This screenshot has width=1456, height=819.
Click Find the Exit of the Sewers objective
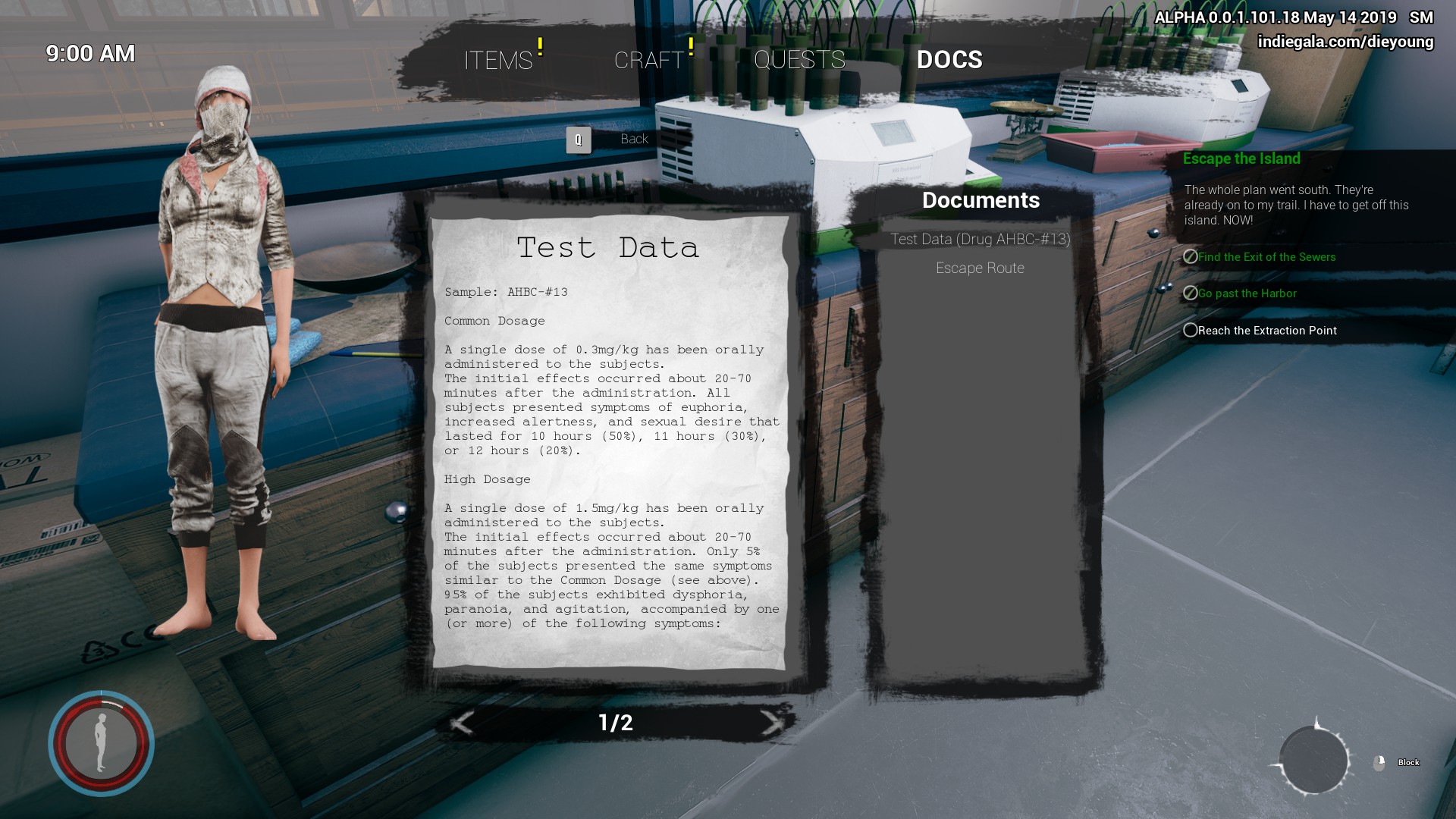(1266, 257)
